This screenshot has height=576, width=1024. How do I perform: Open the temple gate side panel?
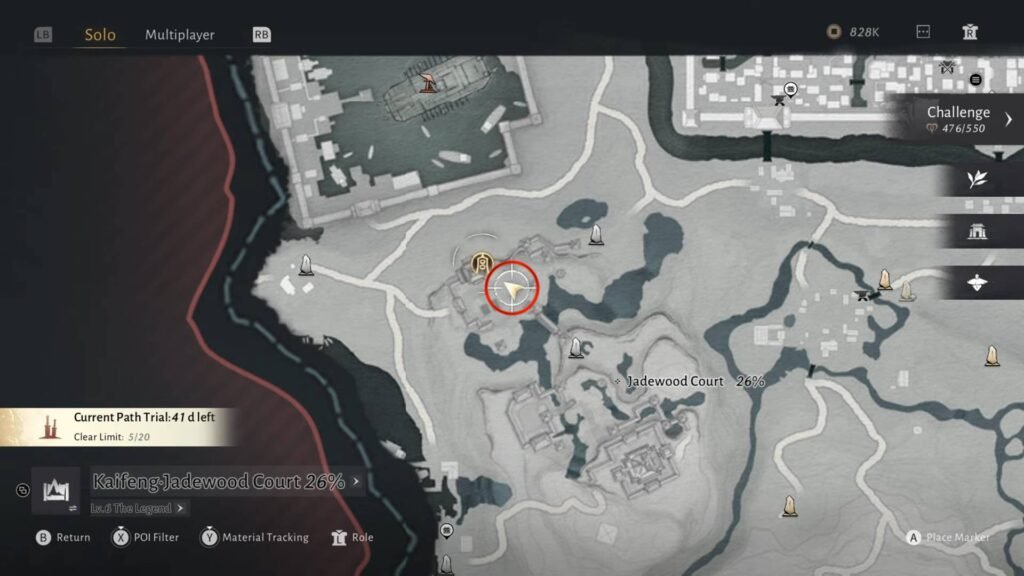click(x=977, y=231)
